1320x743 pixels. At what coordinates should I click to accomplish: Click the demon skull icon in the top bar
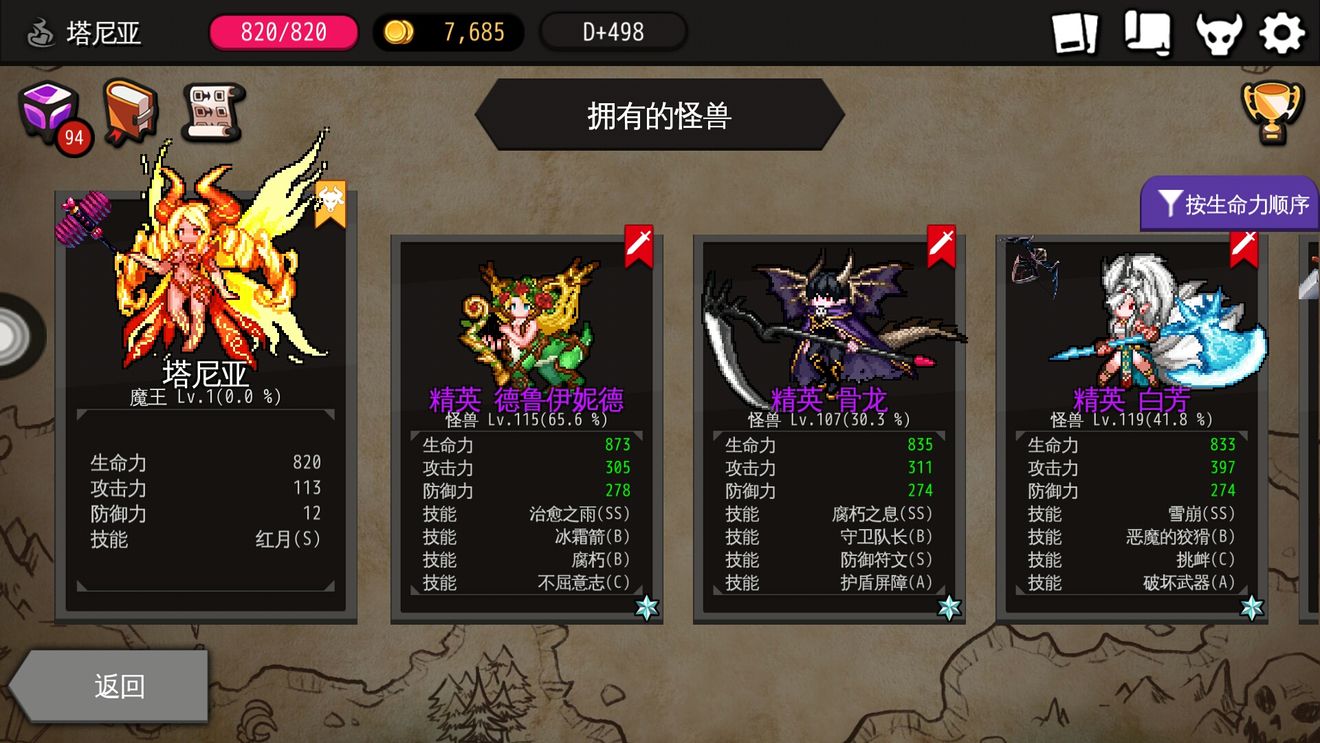(x=1218, y=31)
